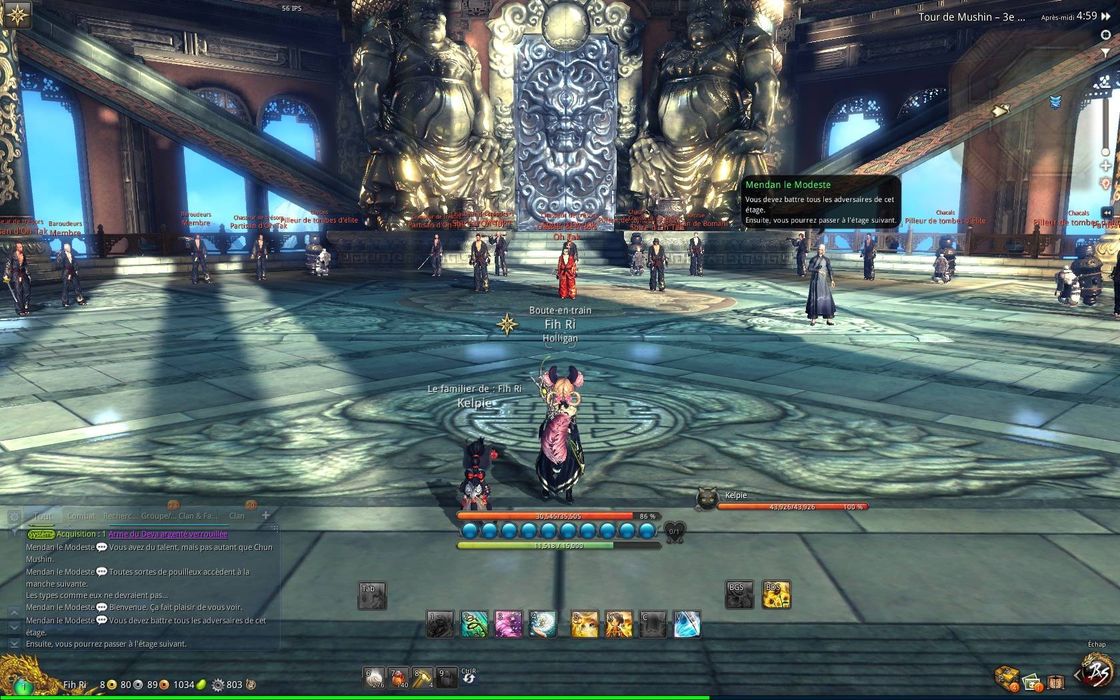The image size is (1120, 700).
Task: Activate the green swirl skill
Action: click(474, 624)
